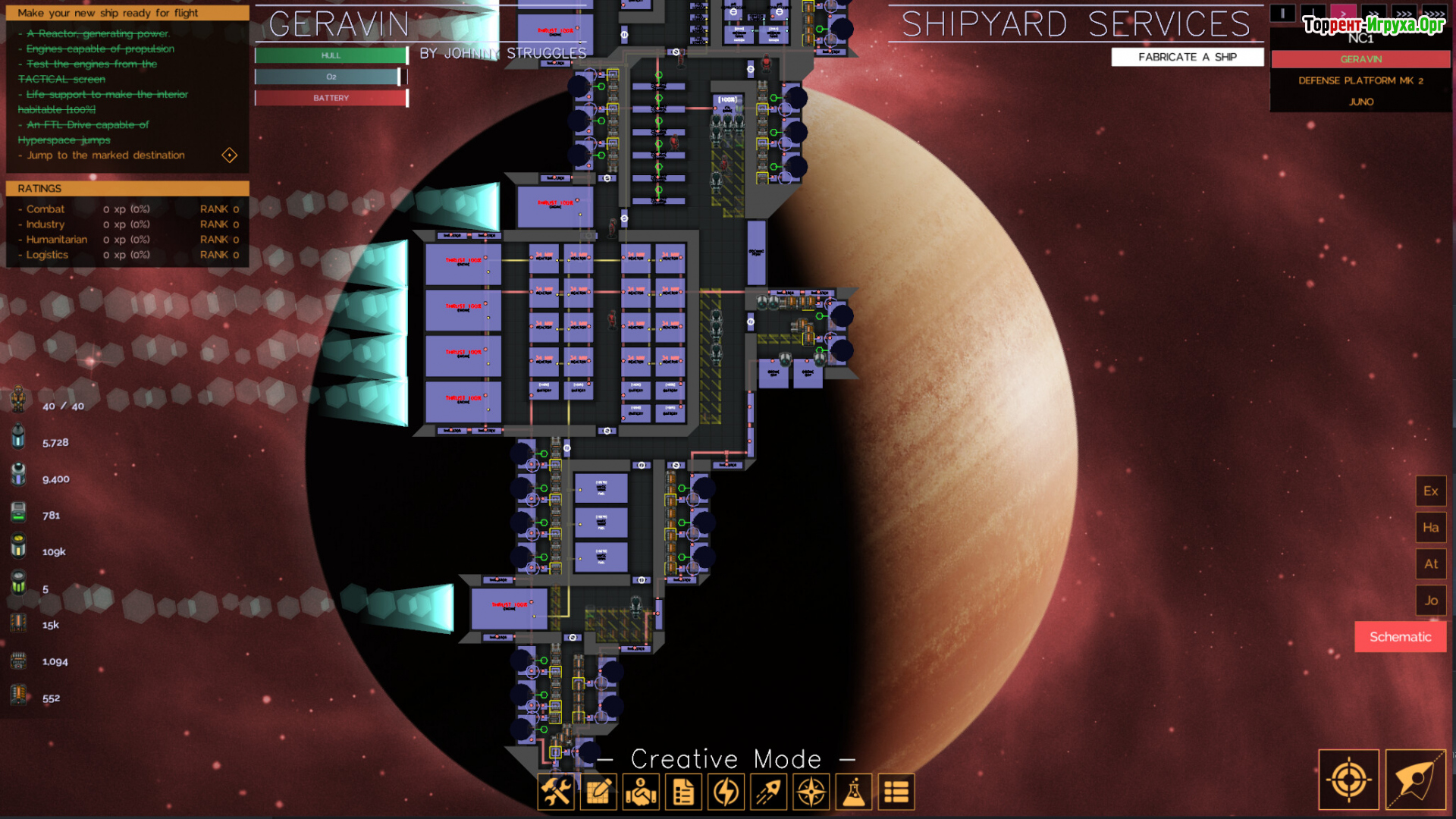The width and height of the screenshot is (1456, 819).
Task: Select the Geravin ship entry
Action: point(1360,59)
